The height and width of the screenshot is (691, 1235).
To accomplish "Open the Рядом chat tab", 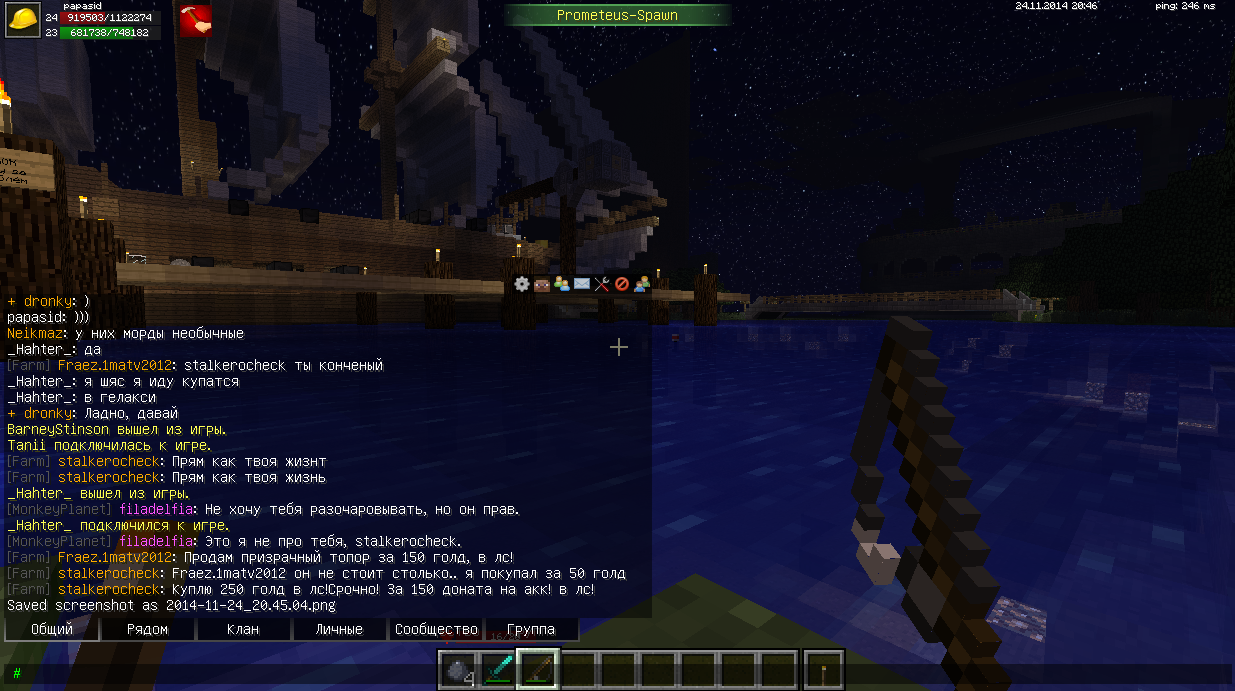I will point(147,629).
